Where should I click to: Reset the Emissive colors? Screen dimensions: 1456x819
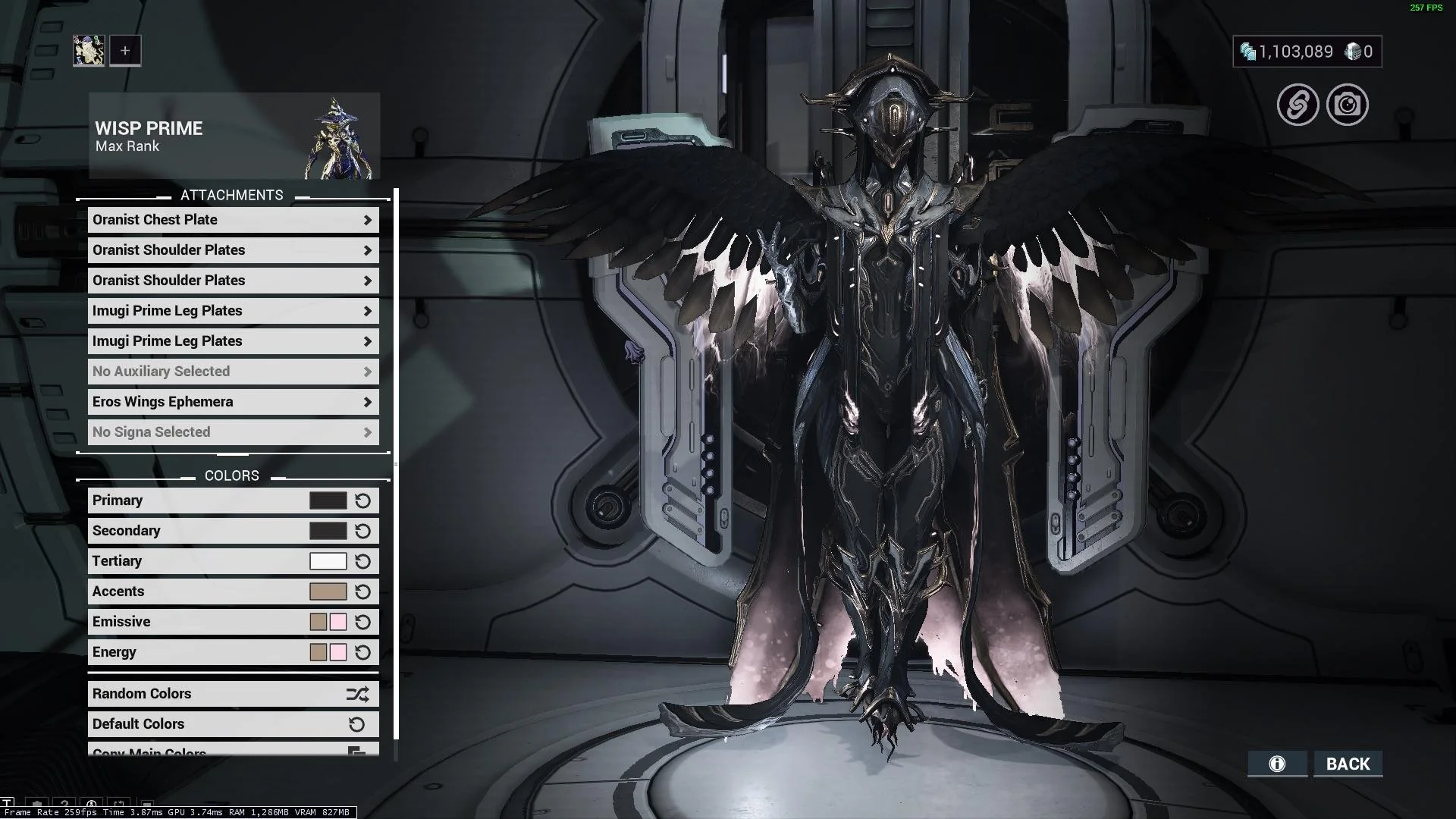[362, 622]
